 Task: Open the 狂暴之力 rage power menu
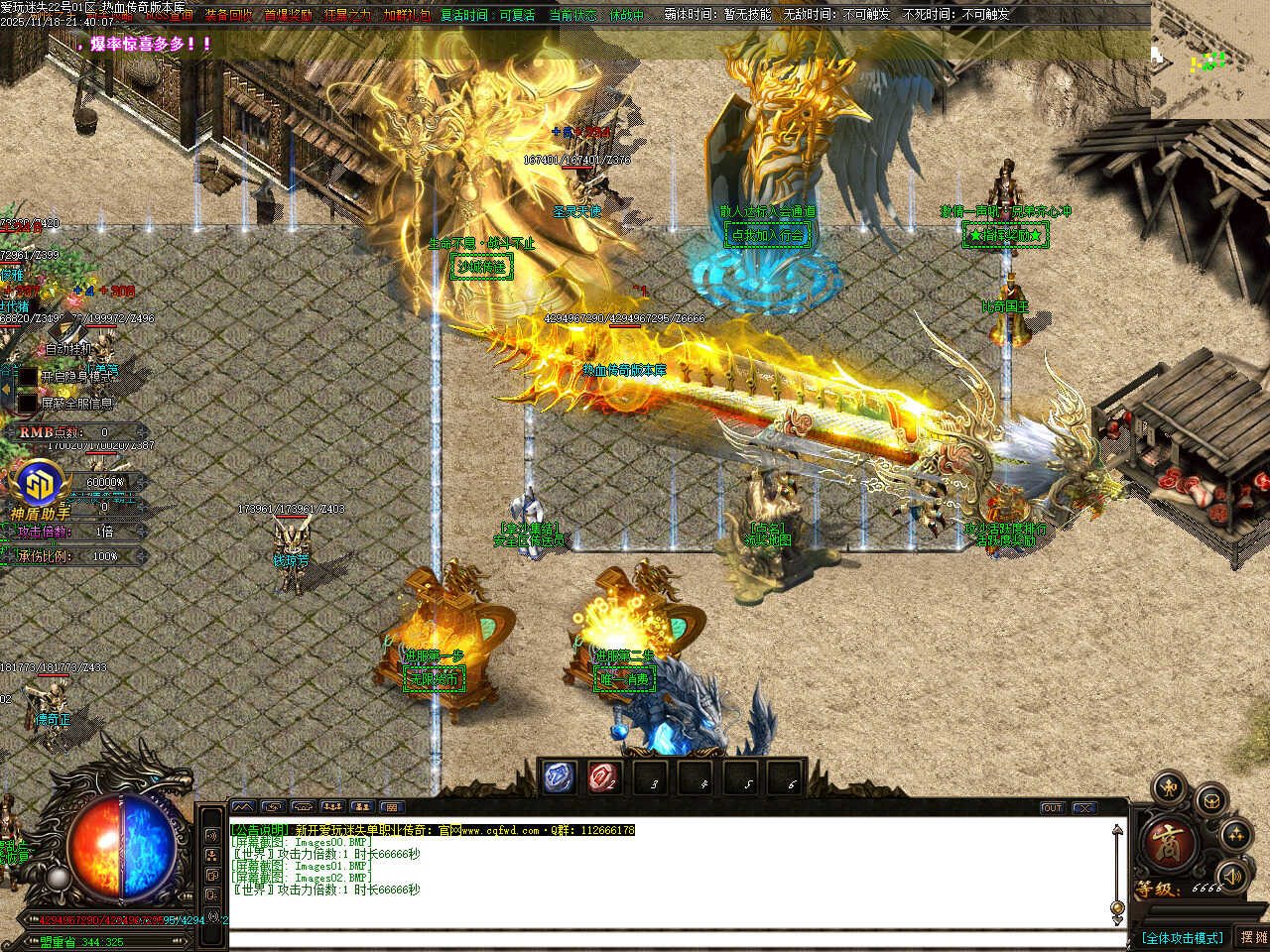(347, 16)
